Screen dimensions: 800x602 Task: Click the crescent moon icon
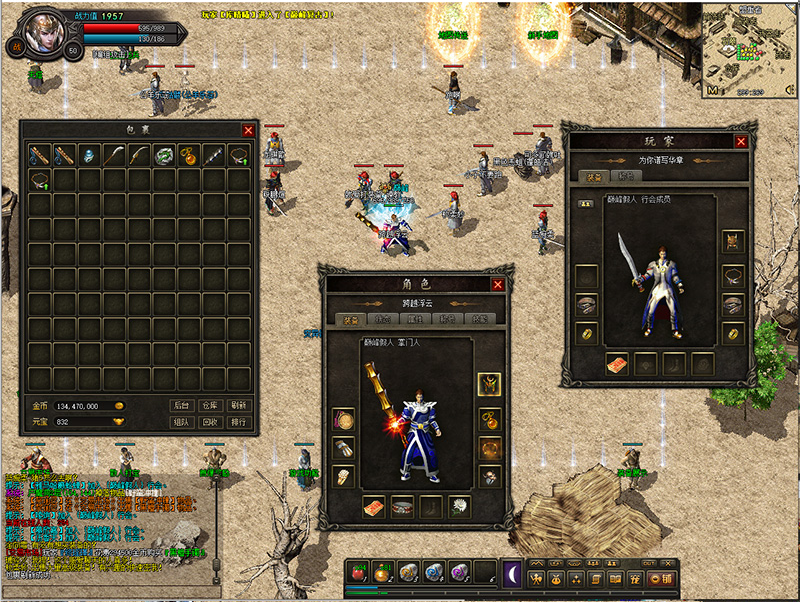coord(512,571)
